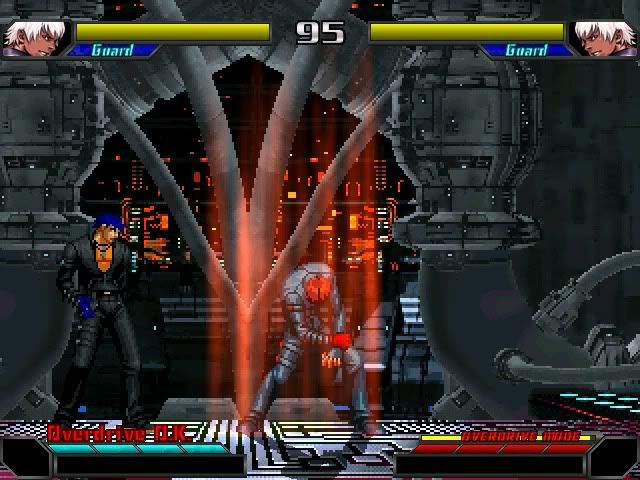Image resolution: width=640 pixels, height=480 pixels.
Task: Select player two's character portrait
Action: pyautogui.click(x=606, y=37)
